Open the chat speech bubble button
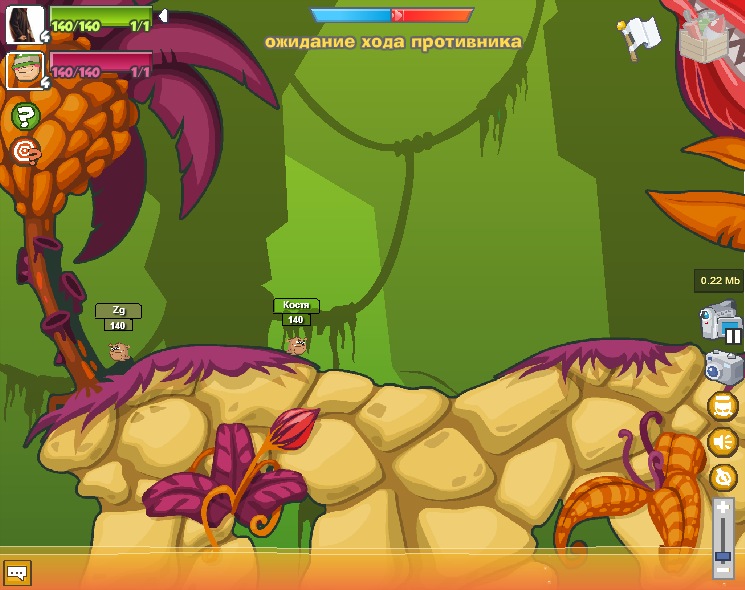The image size is (745, 590). point(17,572)
